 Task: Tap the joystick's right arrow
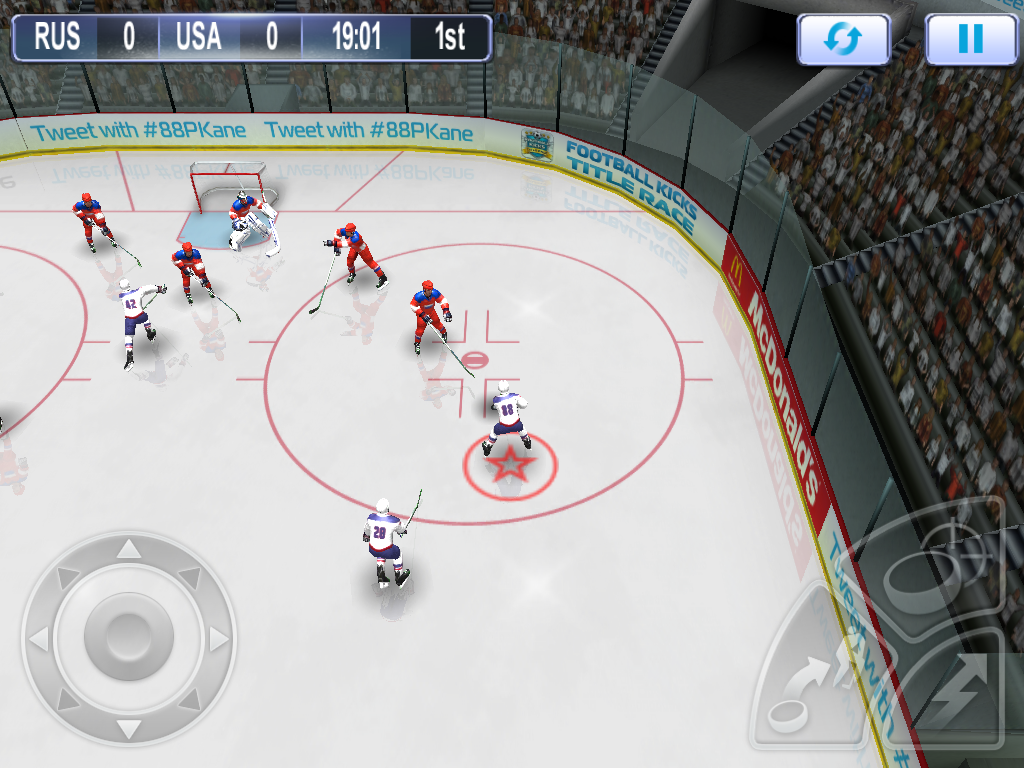pos(217,638)
